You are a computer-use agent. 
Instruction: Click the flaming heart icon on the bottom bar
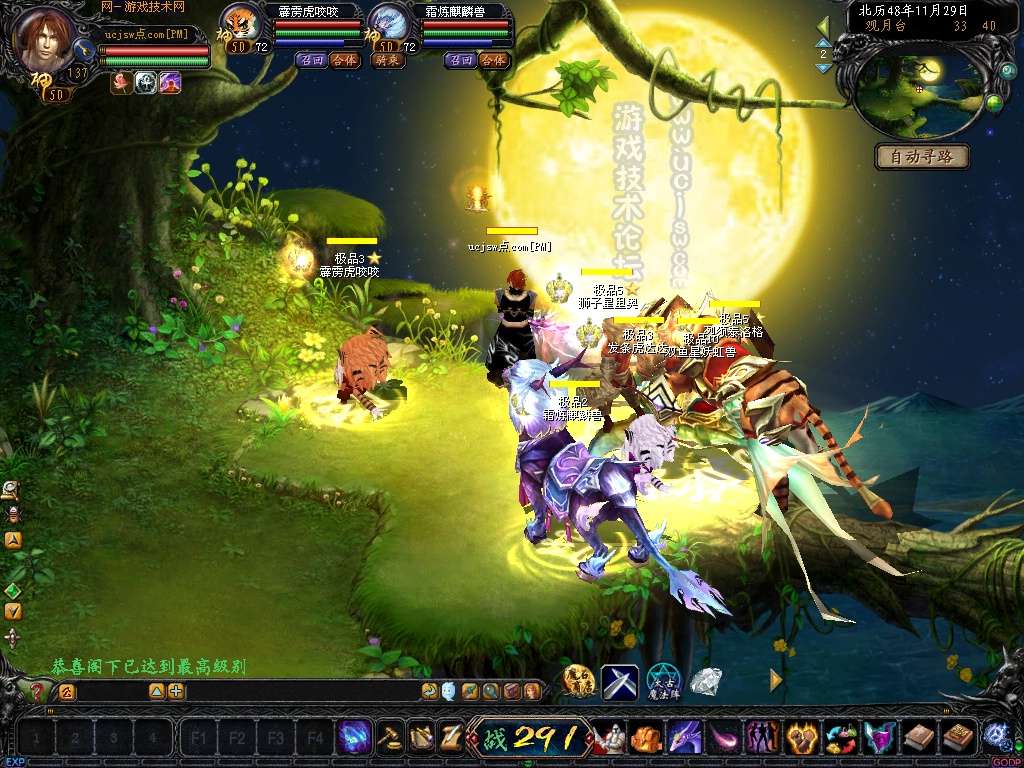801,738
